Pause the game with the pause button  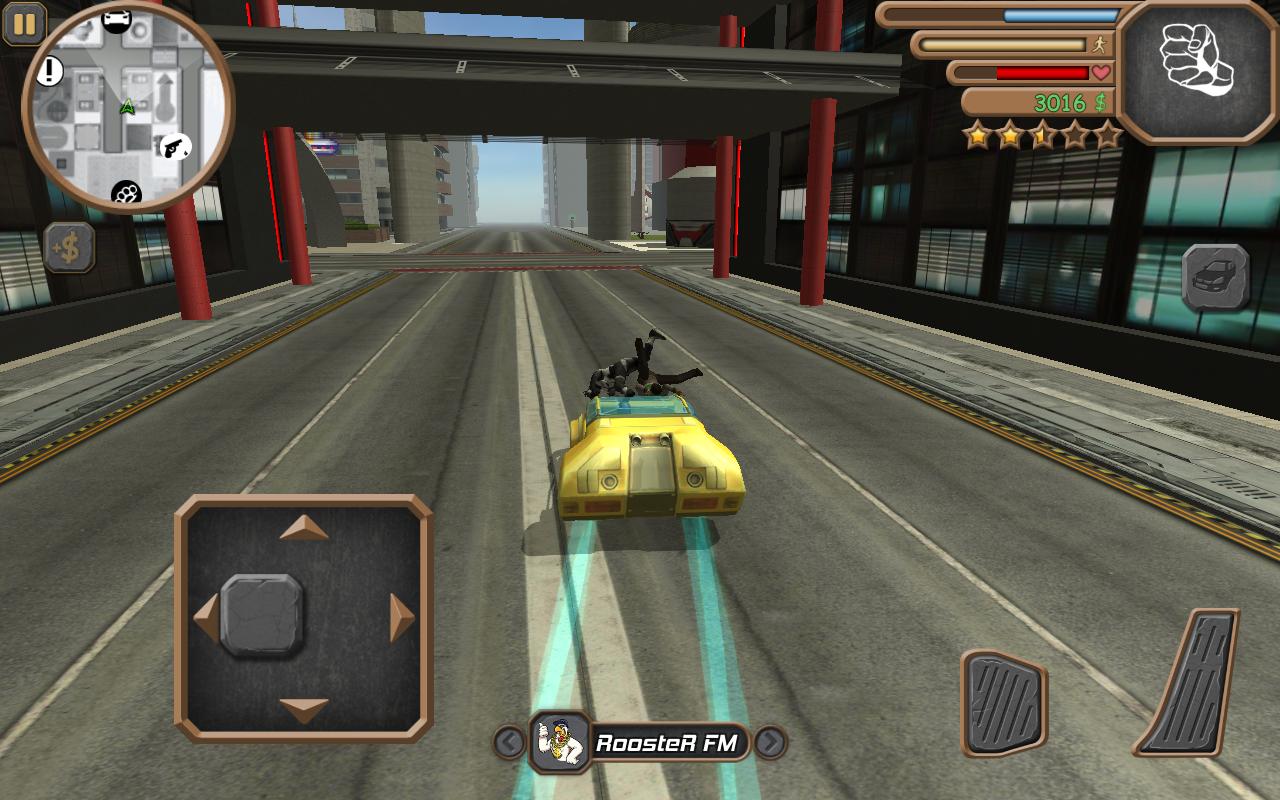pyautogui.click(x=24, y=24)
